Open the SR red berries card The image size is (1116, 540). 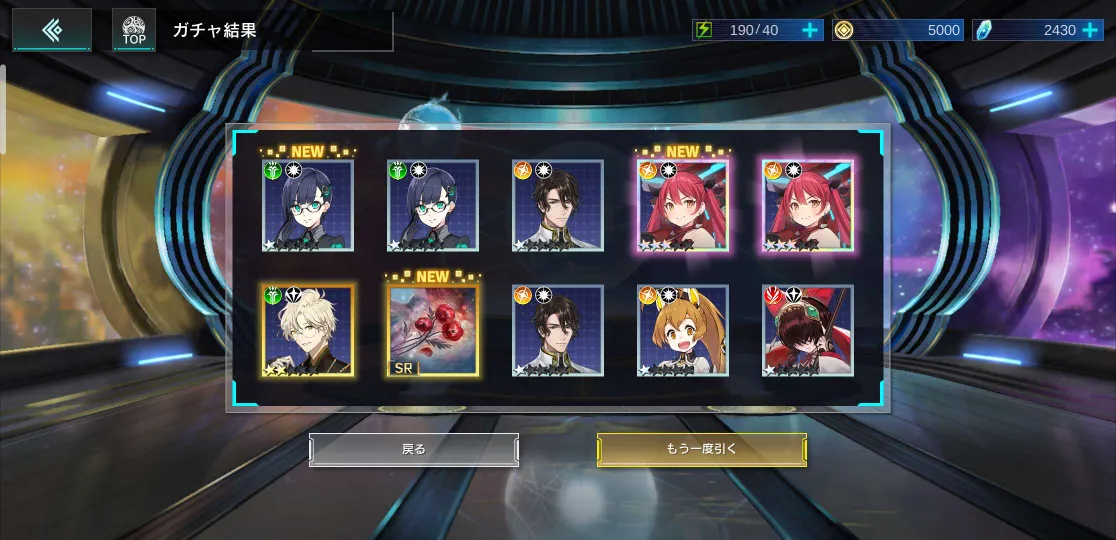point(433,331)
